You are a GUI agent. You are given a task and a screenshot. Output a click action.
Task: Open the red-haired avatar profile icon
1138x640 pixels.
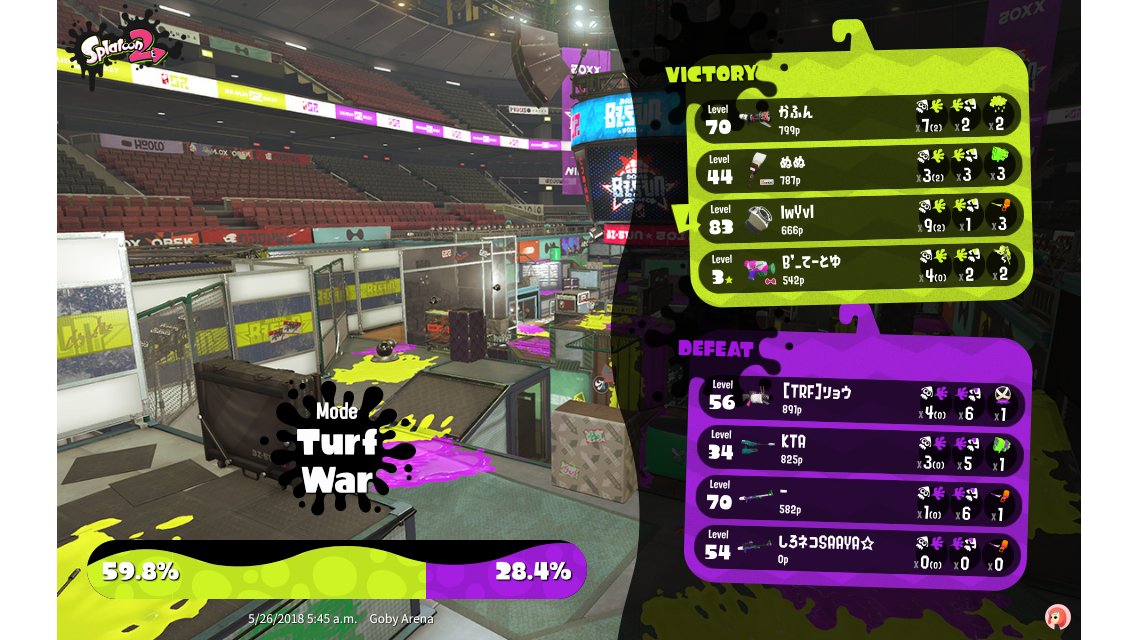1056,615
